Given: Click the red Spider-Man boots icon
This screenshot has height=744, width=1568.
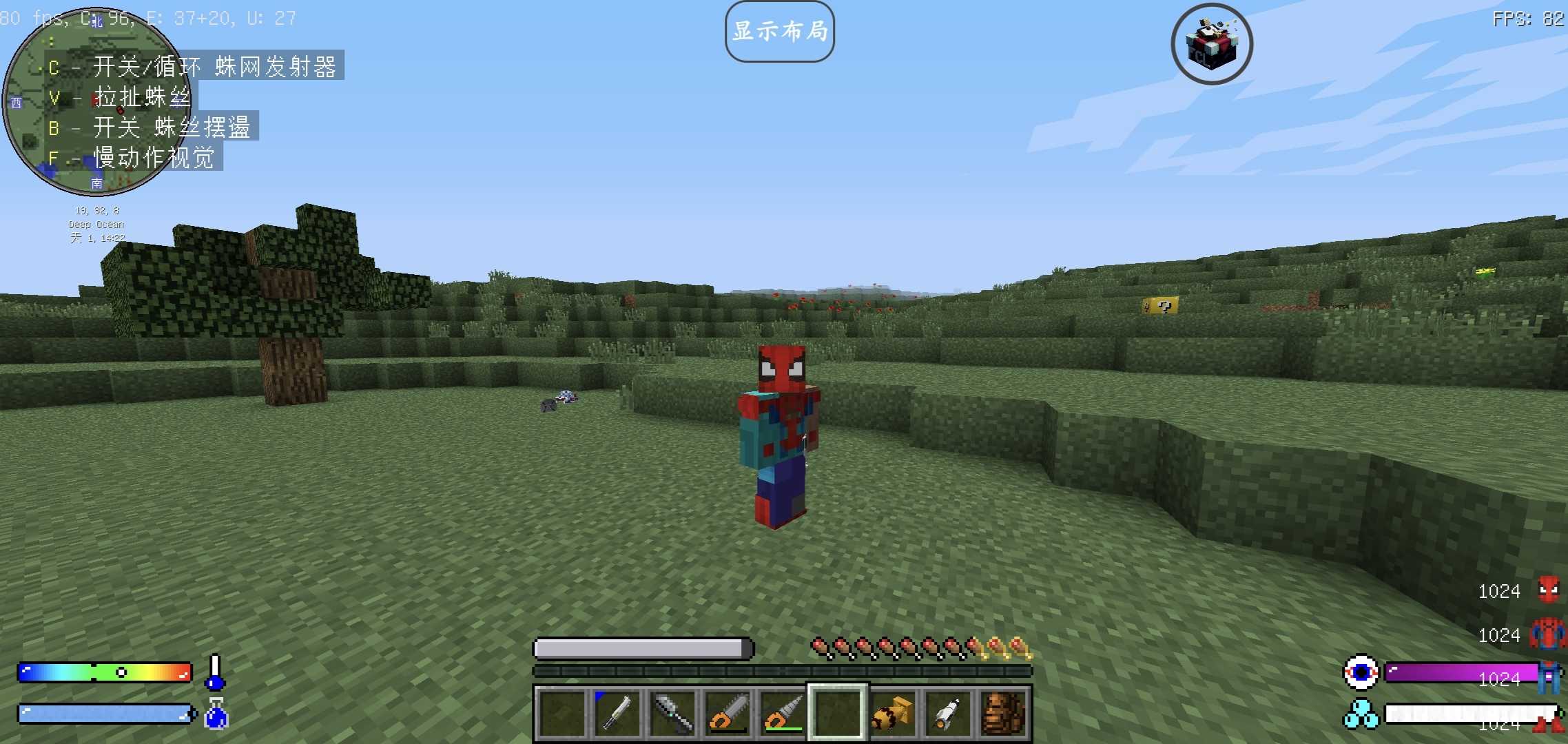Looking at the screenshot, I should click(x=1548, y=722).
